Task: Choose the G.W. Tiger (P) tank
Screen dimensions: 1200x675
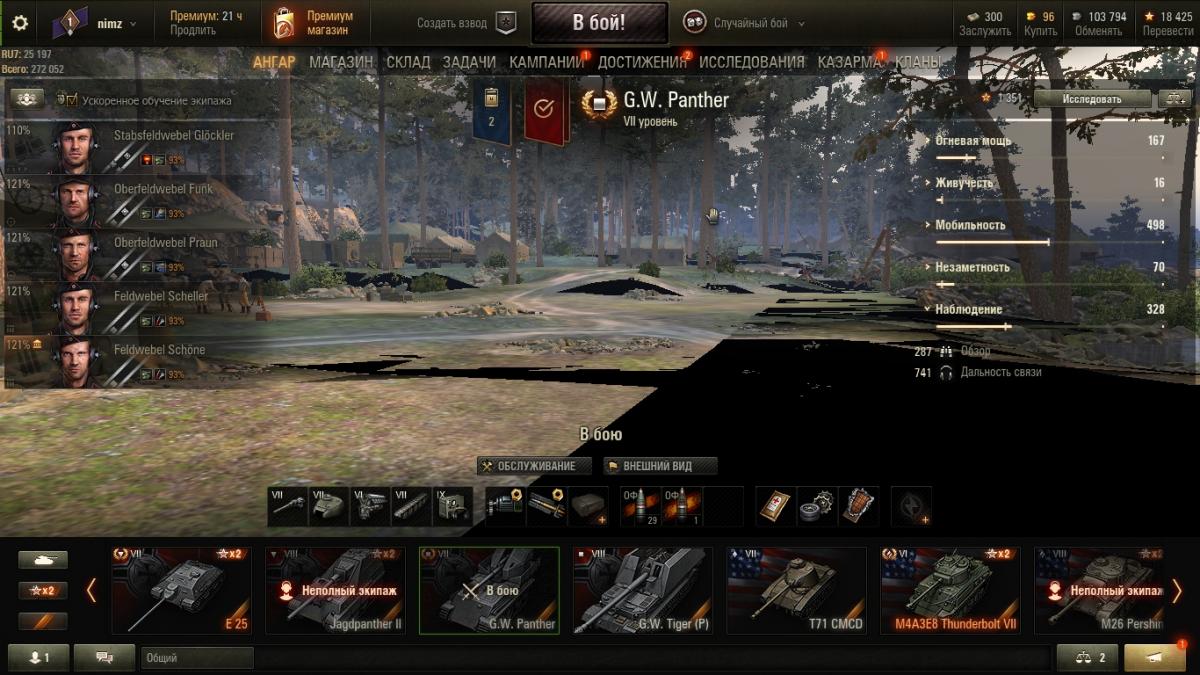Action: [x=642, y=590]
